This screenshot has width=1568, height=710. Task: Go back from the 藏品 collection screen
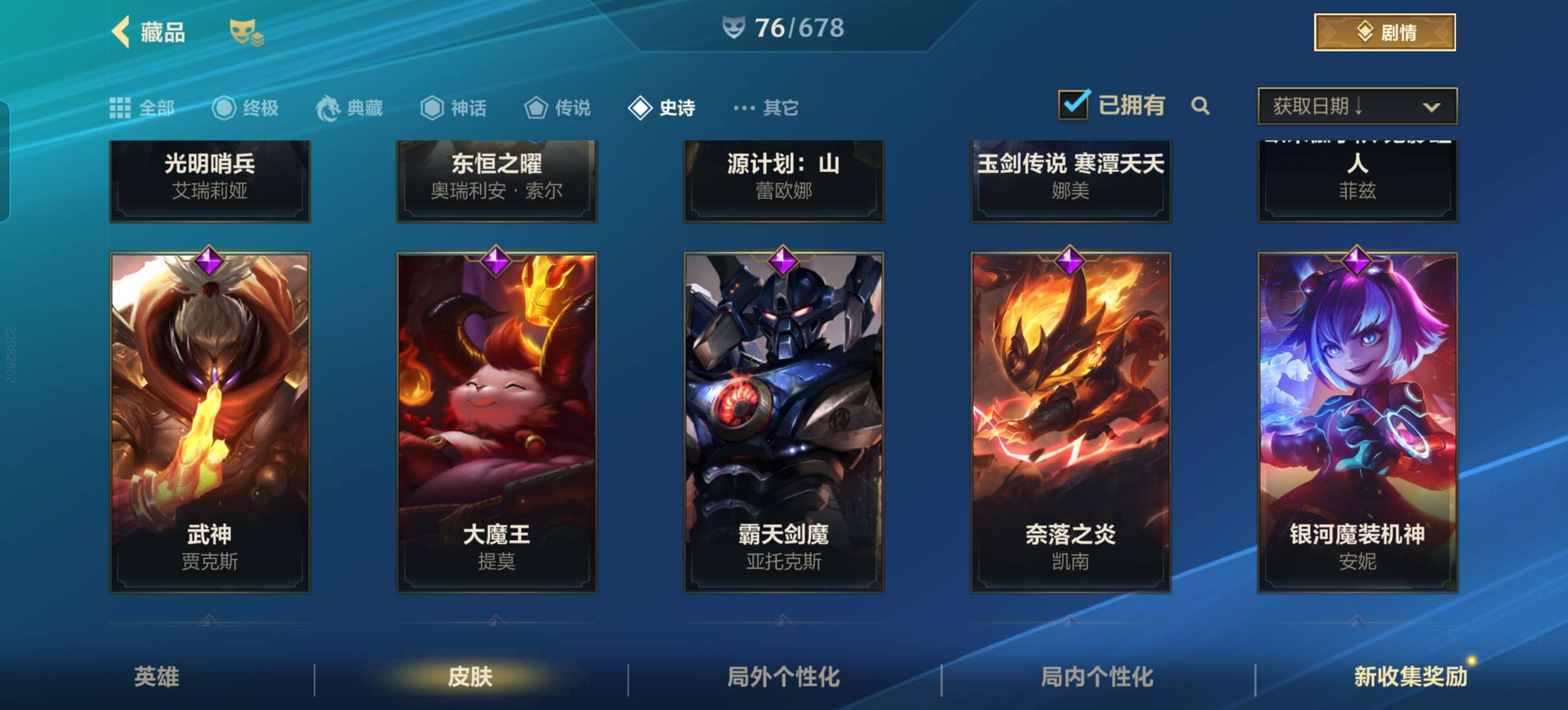(122, 32)
